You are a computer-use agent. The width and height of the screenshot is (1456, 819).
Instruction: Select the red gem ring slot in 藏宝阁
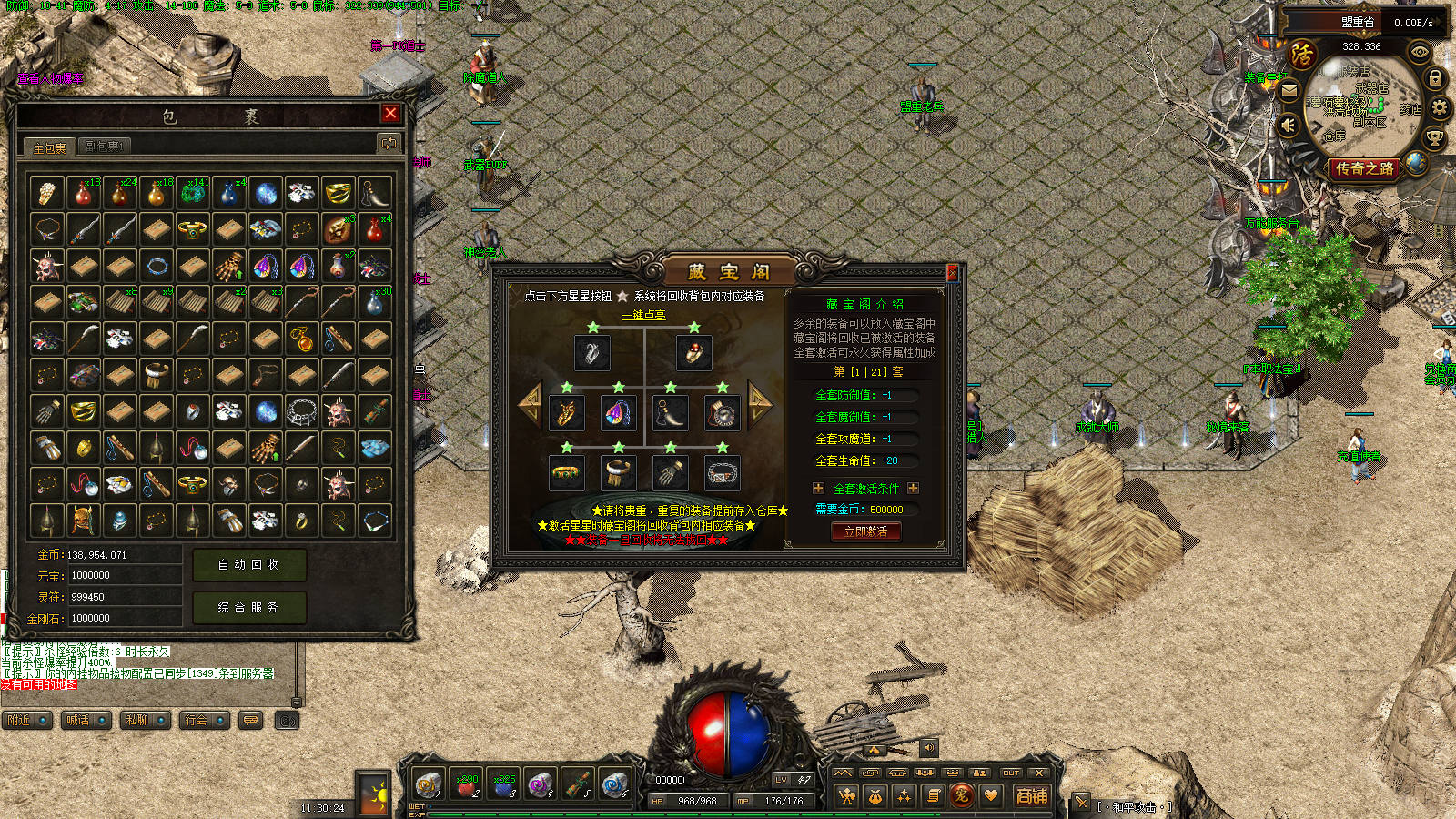click(x=694, y=352)
